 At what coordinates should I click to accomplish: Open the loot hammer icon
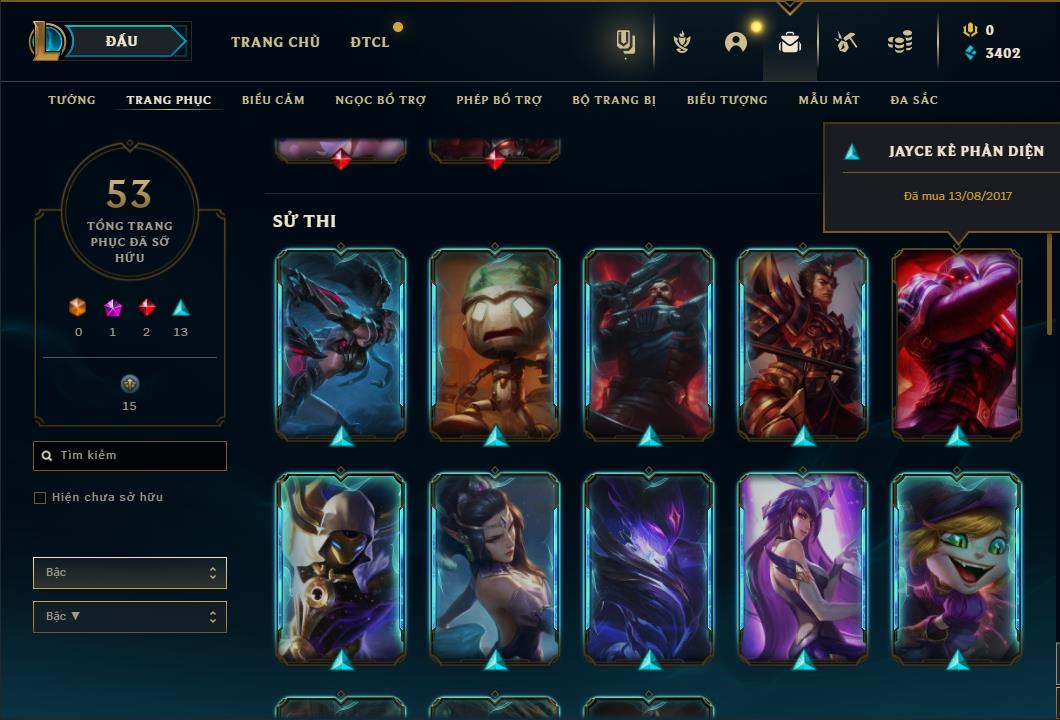845,42
